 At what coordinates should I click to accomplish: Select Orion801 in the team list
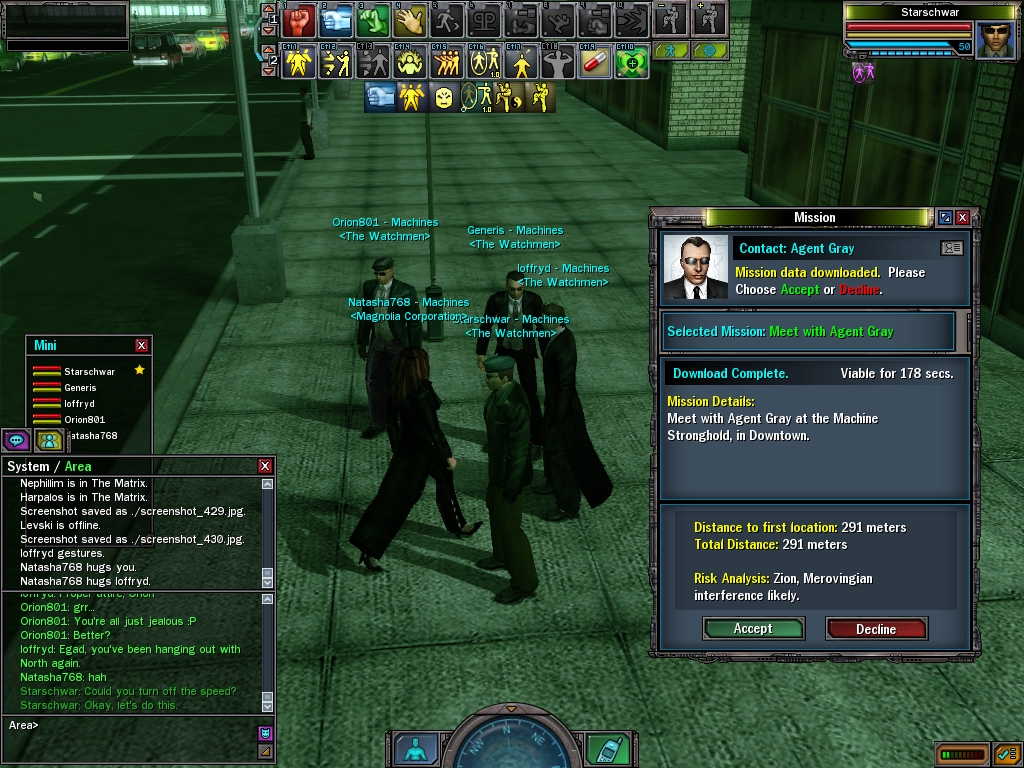pyautogui.click(x=84, y=420)
